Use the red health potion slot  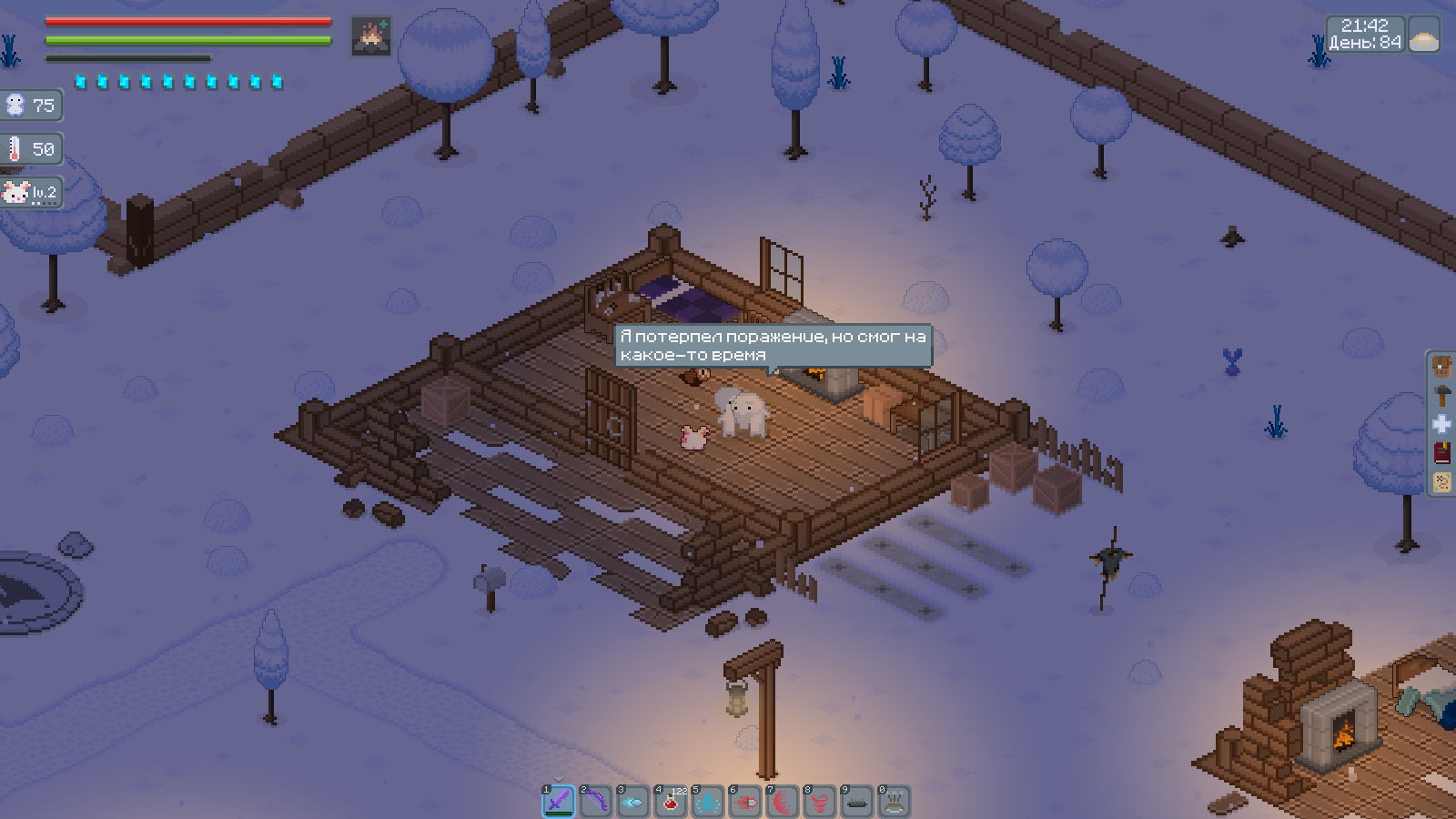tap(671, 802)
